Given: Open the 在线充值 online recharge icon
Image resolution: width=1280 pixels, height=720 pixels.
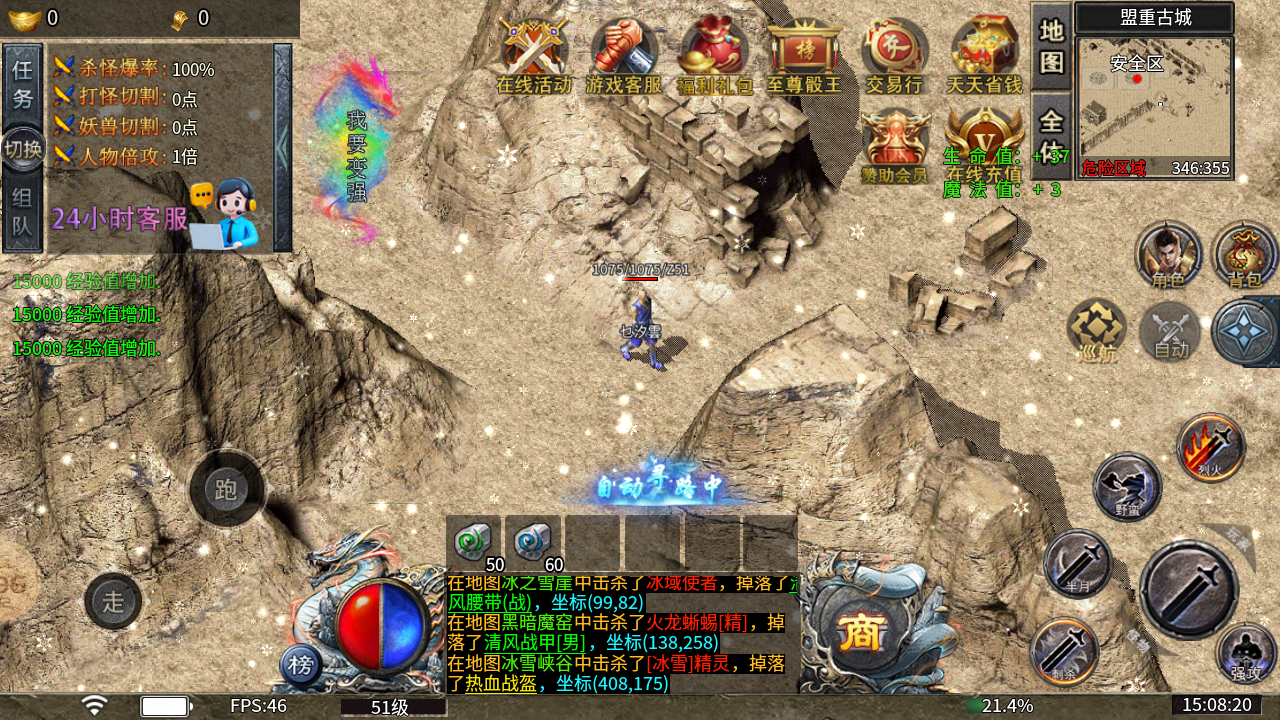Looking at the screenshot, I should (984, 140).
